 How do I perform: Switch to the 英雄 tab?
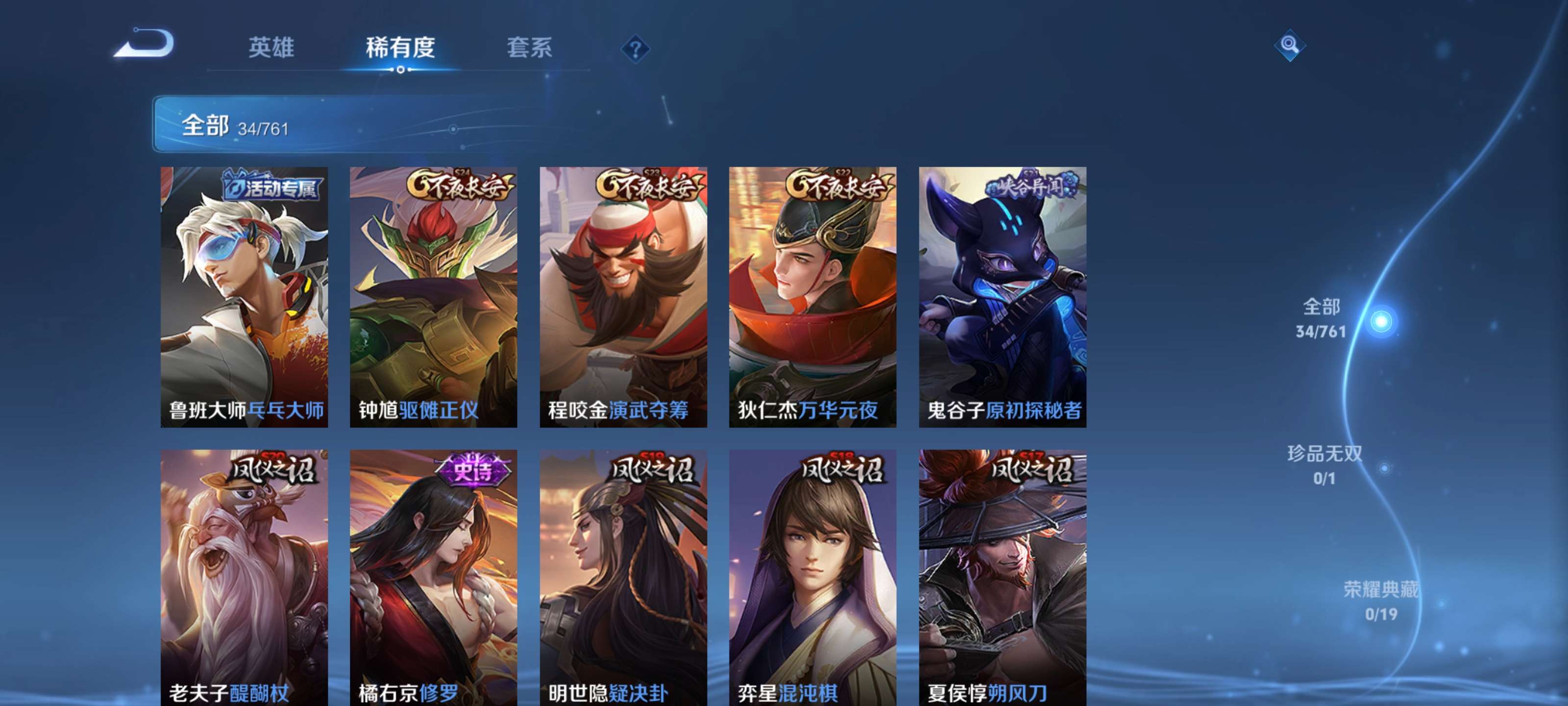(x=271, y=49)
